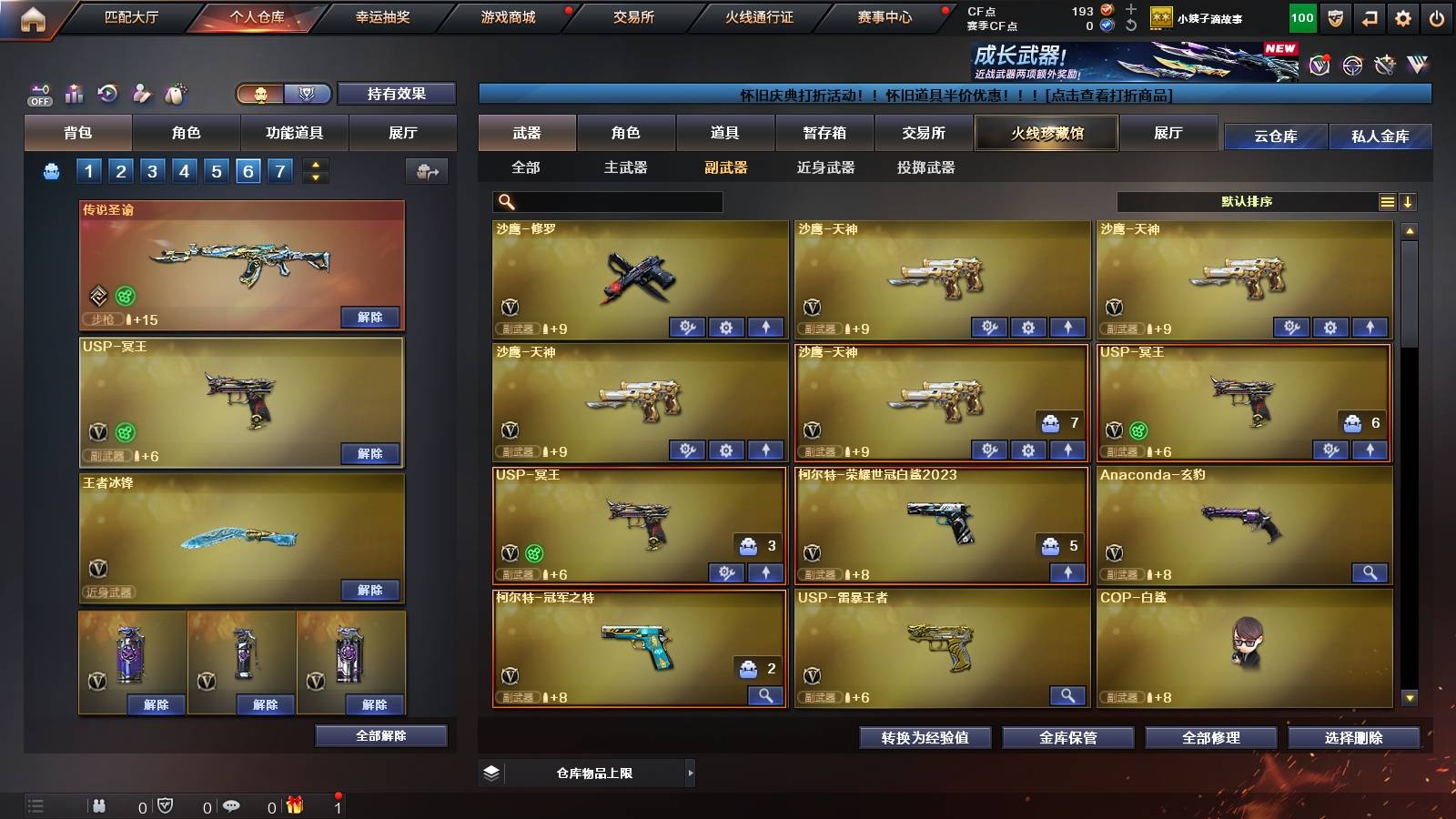Click the blue backpack icon beside page numbers
This screenshot has height=819, width=1456.
click(x=52, y=170)
